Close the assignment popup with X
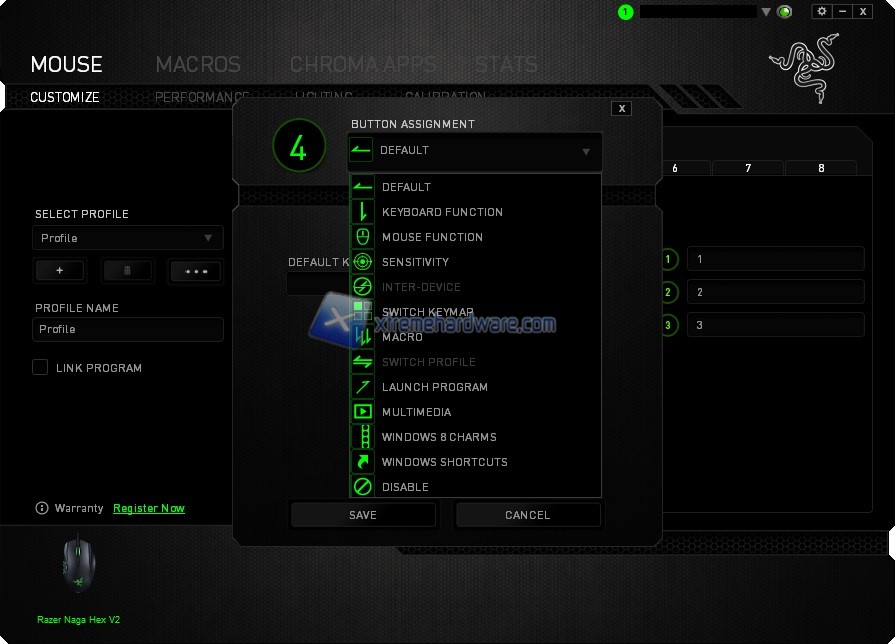The height and width of the screenshot is (644, 895). tap(622, 108)
